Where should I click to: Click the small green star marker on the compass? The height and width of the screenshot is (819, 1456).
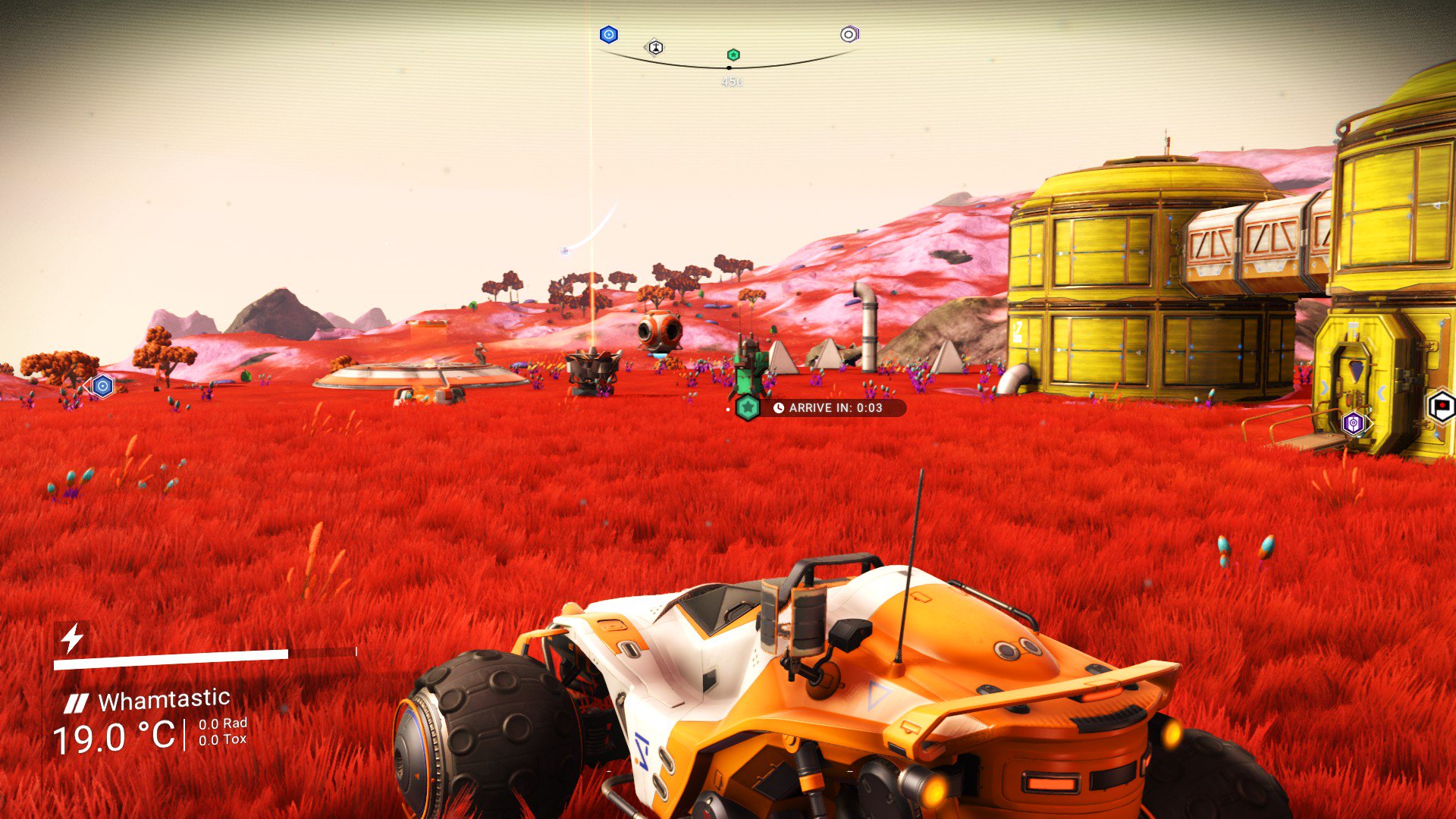733,55
